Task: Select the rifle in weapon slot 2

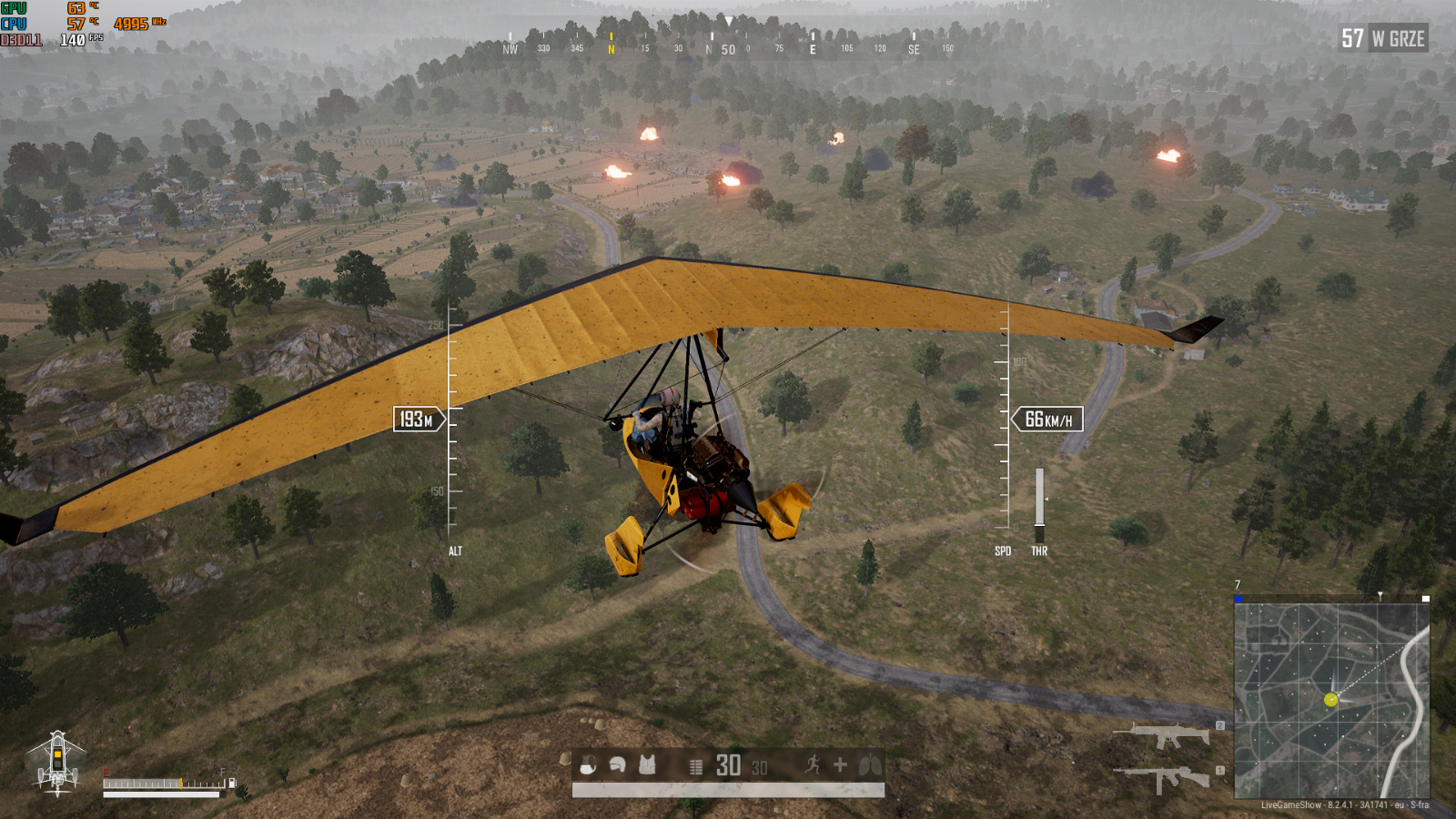Action: 1163,734
